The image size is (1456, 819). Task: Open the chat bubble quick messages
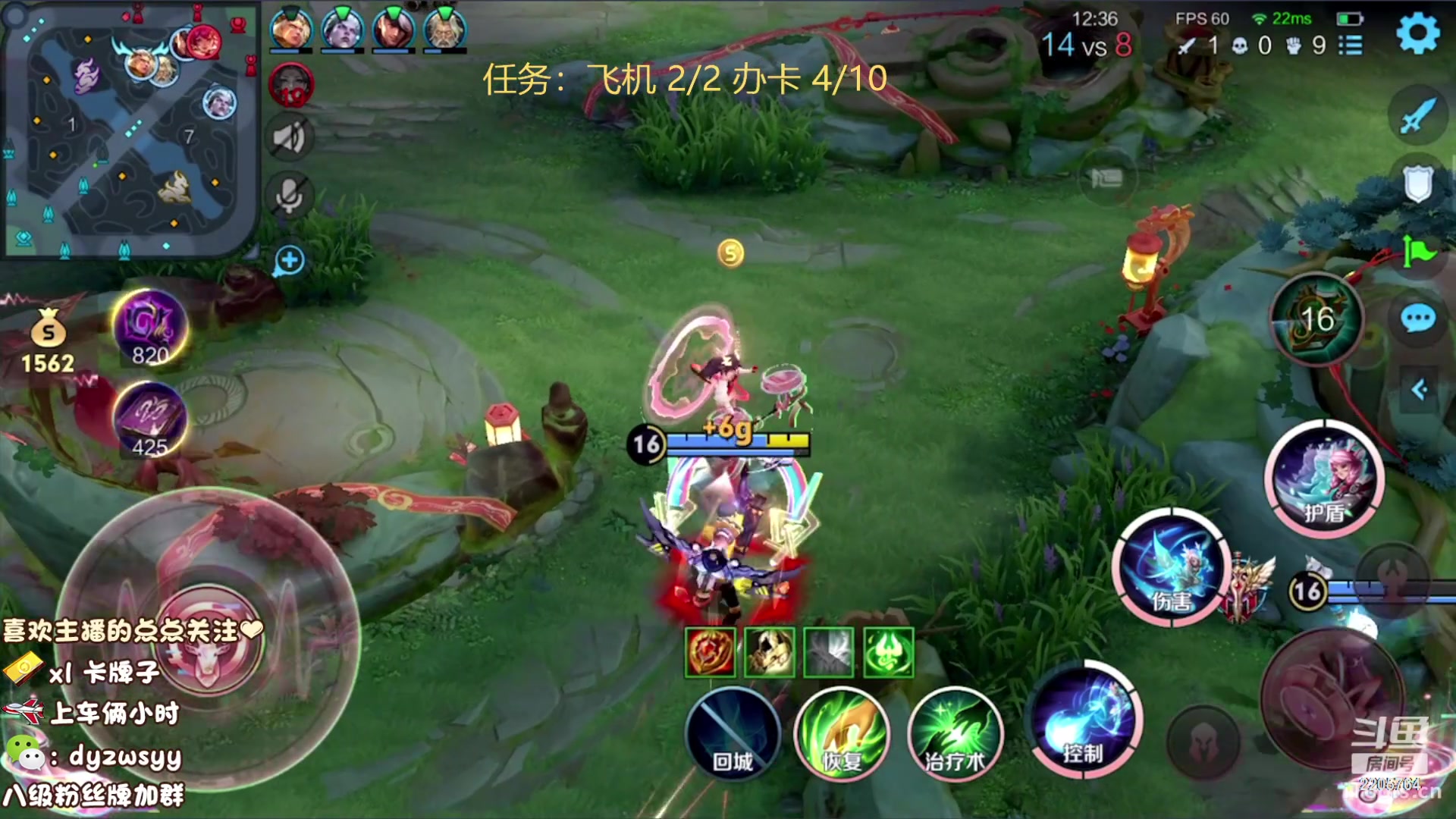[1417, 318]
